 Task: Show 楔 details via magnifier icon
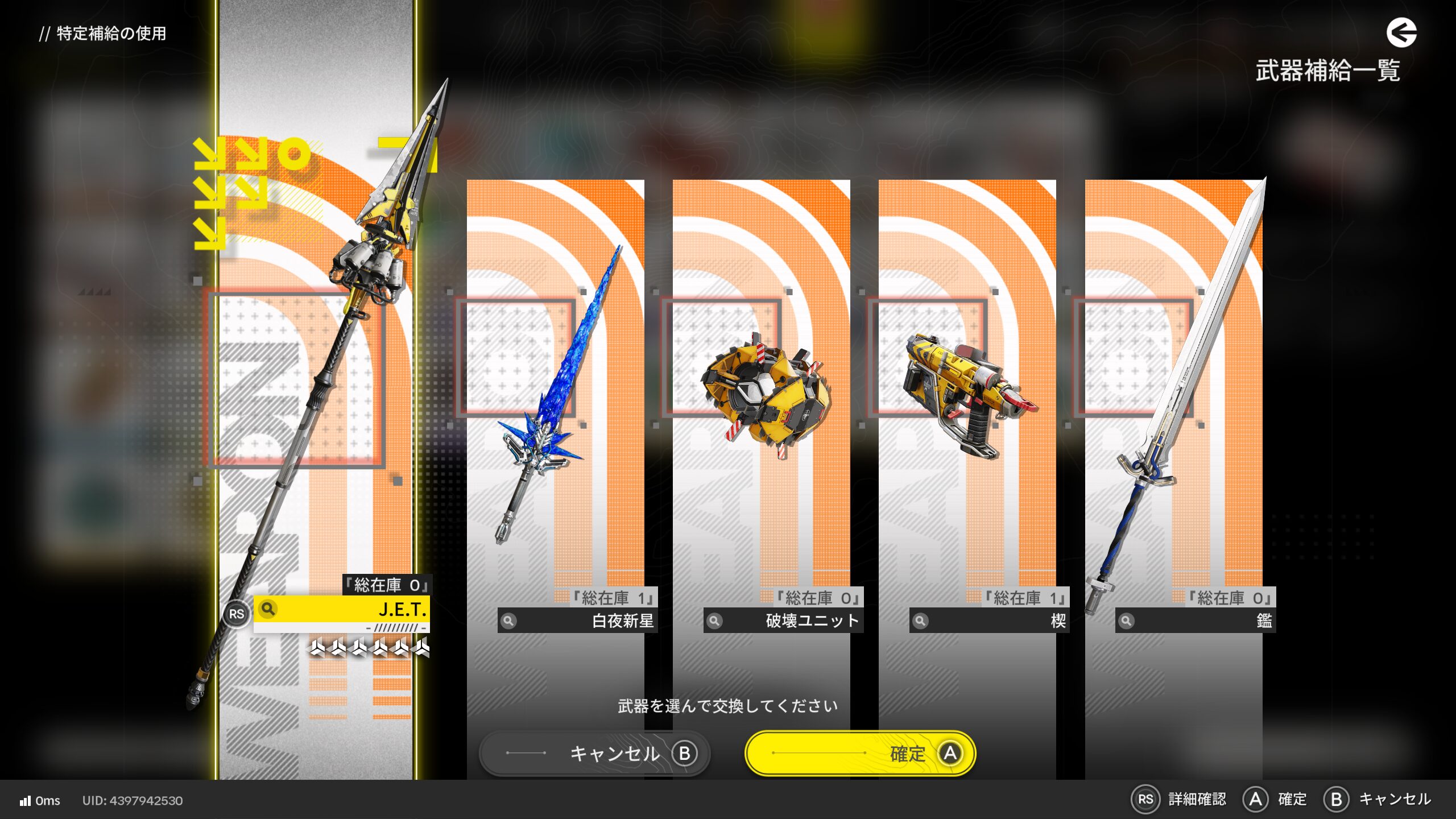921,621
